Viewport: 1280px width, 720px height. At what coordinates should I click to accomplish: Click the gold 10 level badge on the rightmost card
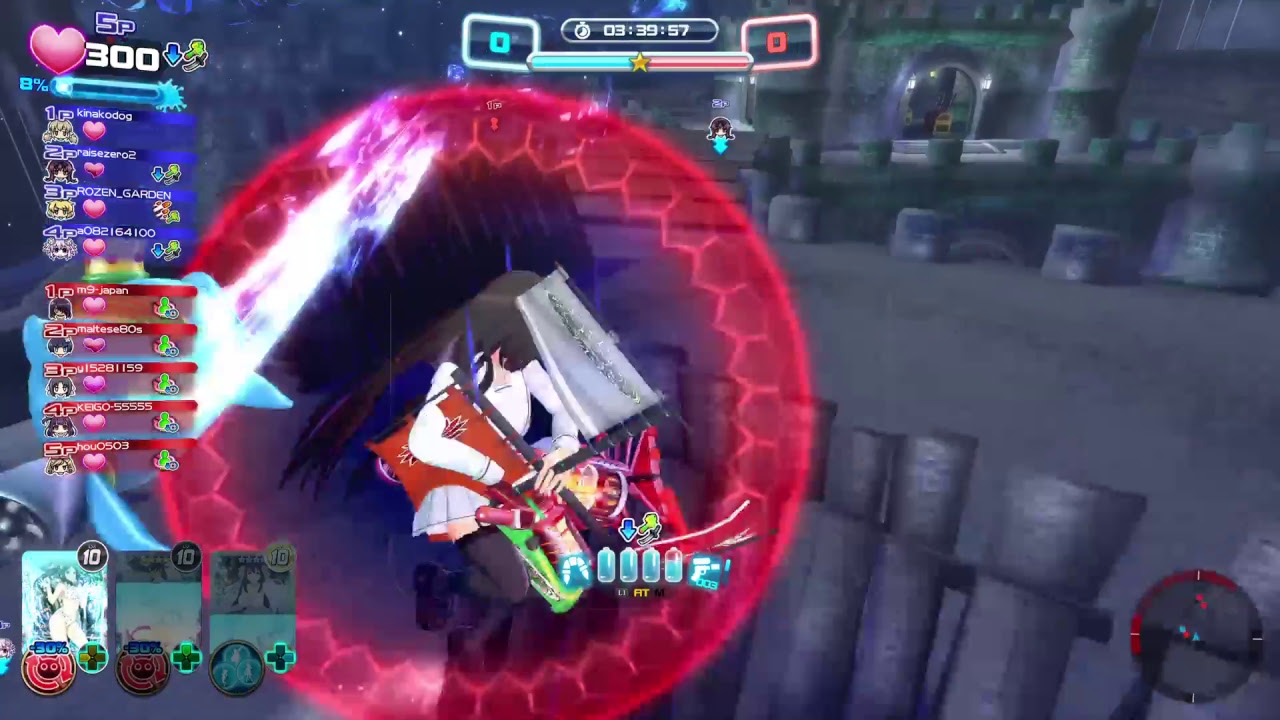coord(280,557)
